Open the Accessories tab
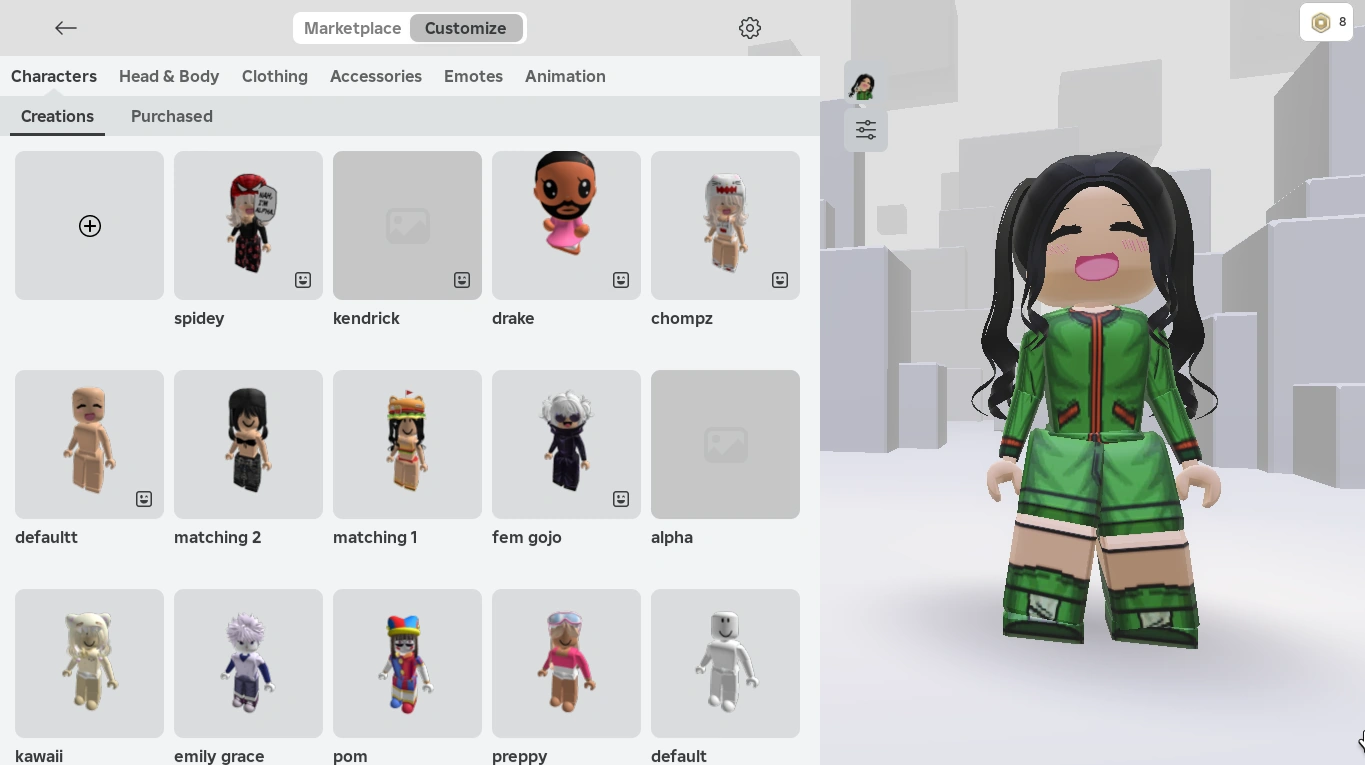The image size is (1365, 765). tap(376, 76)
